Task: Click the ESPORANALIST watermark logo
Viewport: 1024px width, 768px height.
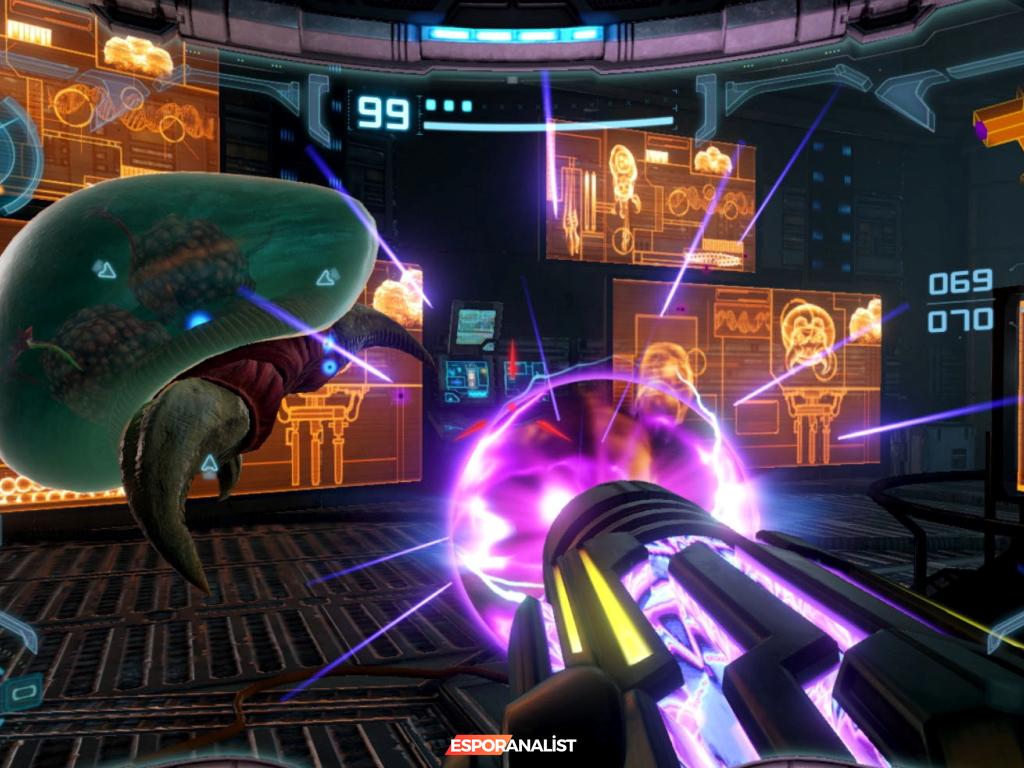Action: click(x=511, y=745)
